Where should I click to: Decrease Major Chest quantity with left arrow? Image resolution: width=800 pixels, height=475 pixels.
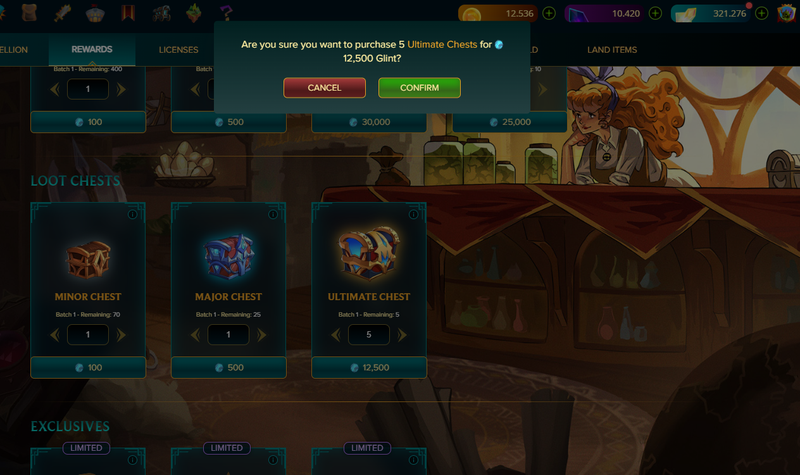(195, 335)
